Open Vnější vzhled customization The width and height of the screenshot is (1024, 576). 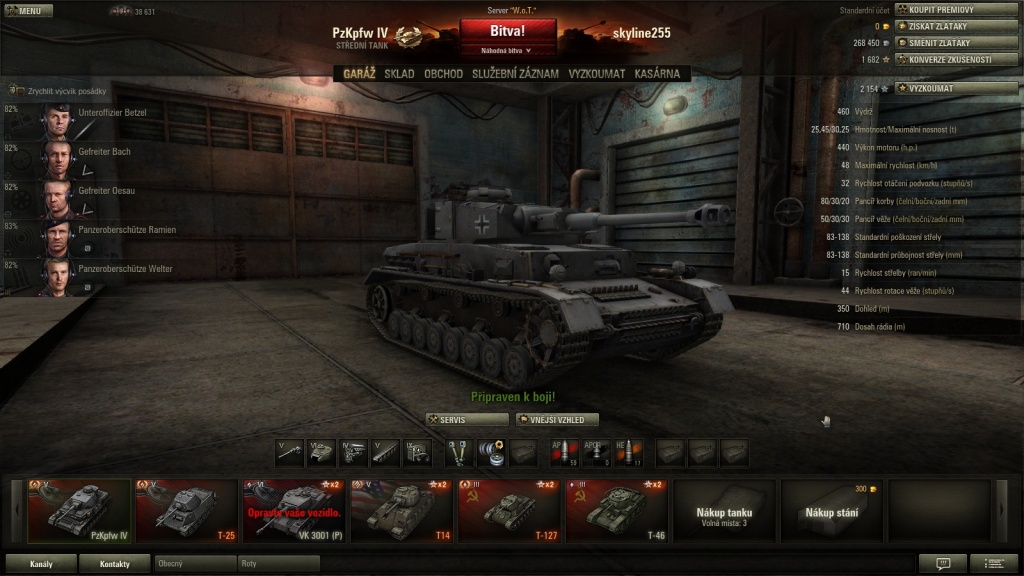(x=557, y=420)
